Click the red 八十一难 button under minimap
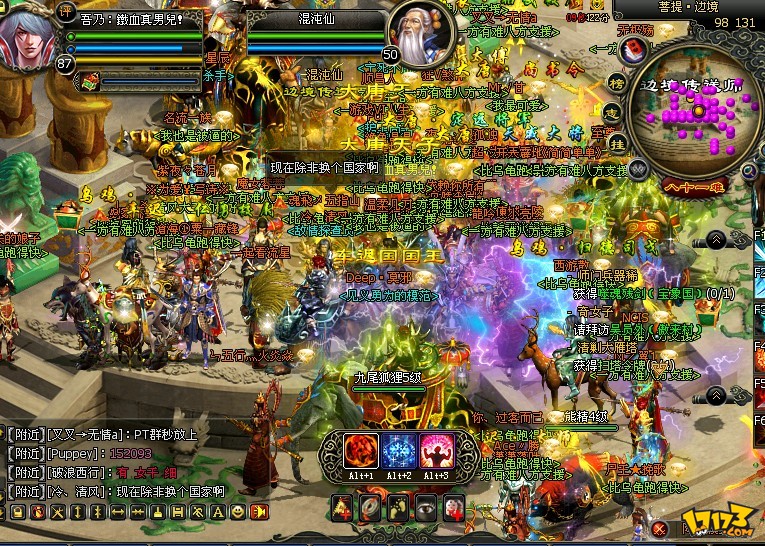 tap(692, 184)
